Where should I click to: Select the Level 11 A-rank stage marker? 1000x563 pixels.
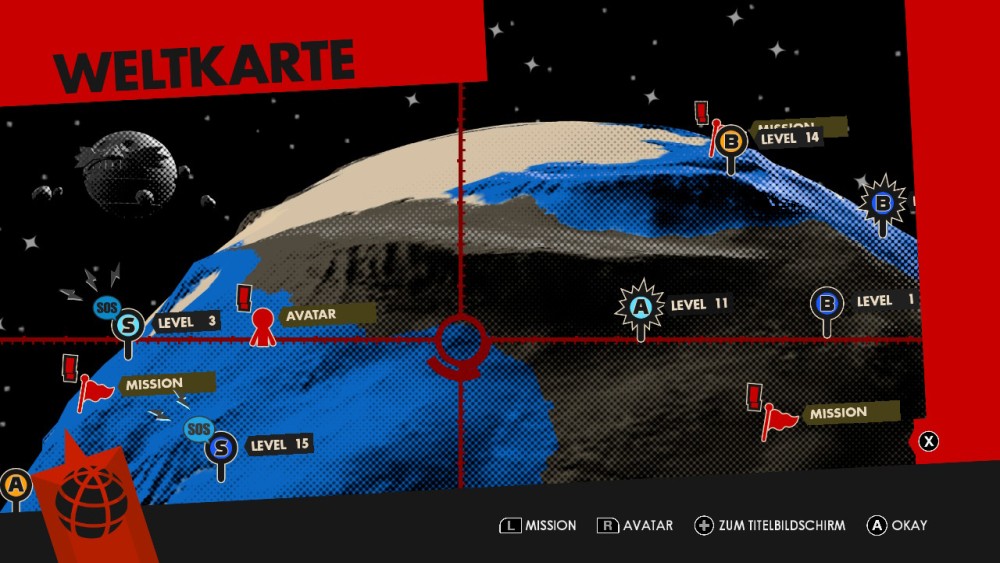pyautogui.click(x=640, y=305)
